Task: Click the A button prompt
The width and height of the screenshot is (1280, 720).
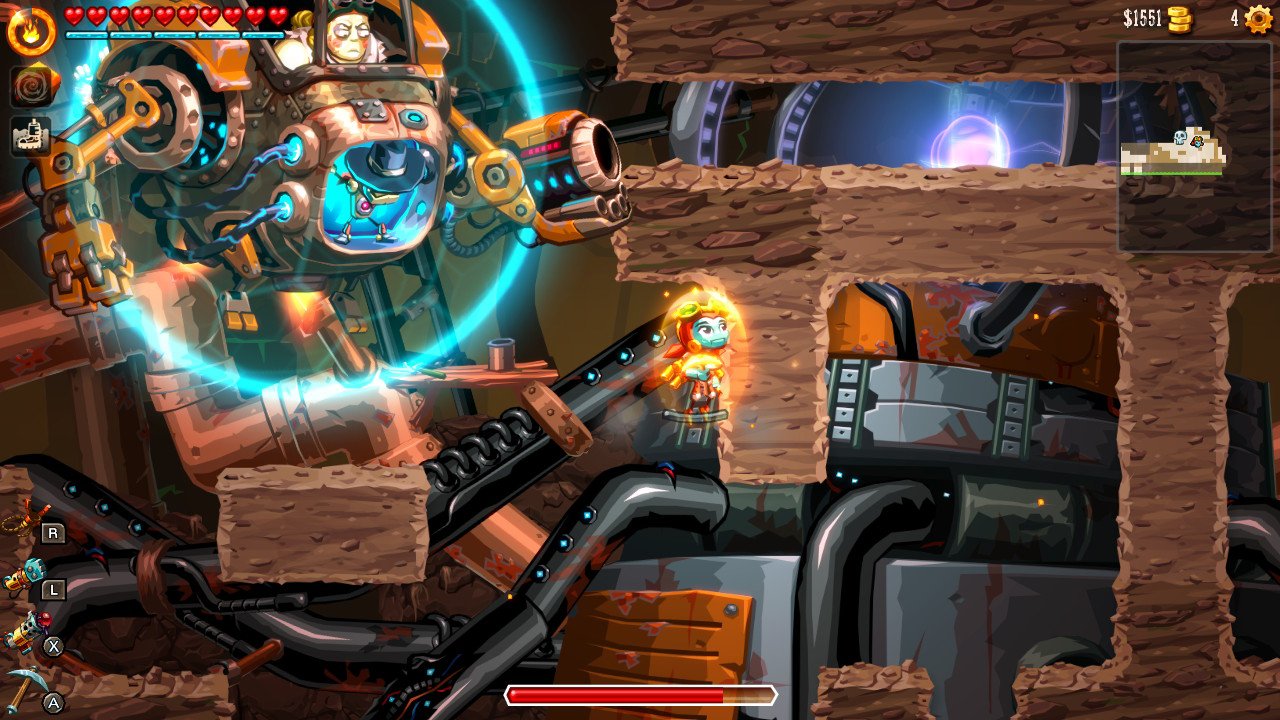Action: pyautogui.click(x=53, y=702)
